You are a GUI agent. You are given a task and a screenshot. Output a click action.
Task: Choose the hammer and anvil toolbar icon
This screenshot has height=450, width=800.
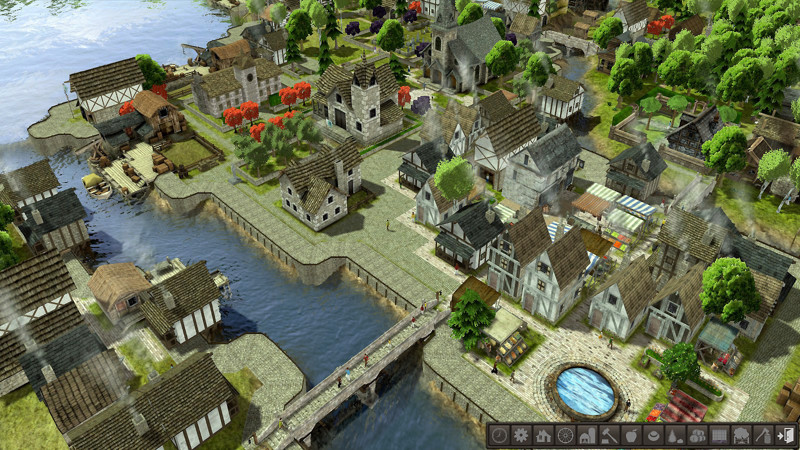tap(609, 435)
